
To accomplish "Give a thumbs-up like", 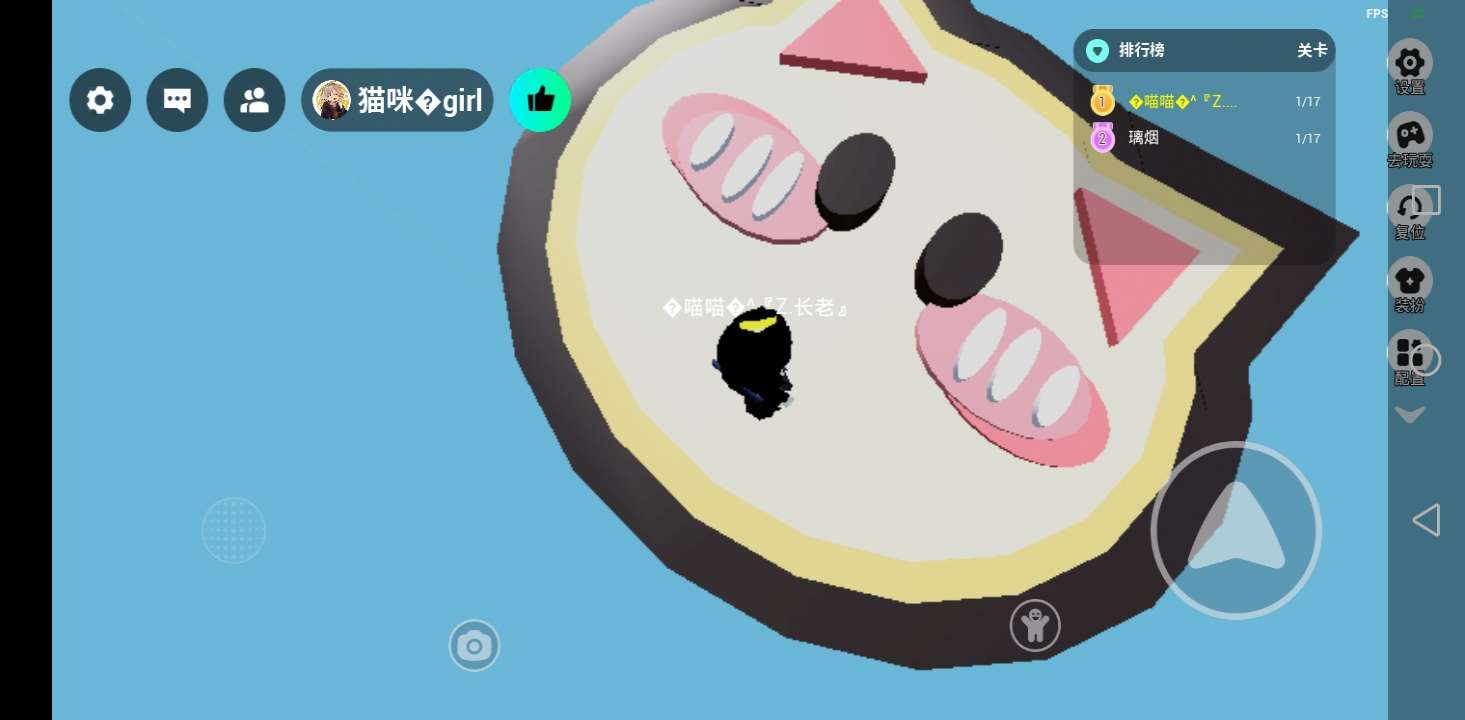I will click(x=540, y=99).
